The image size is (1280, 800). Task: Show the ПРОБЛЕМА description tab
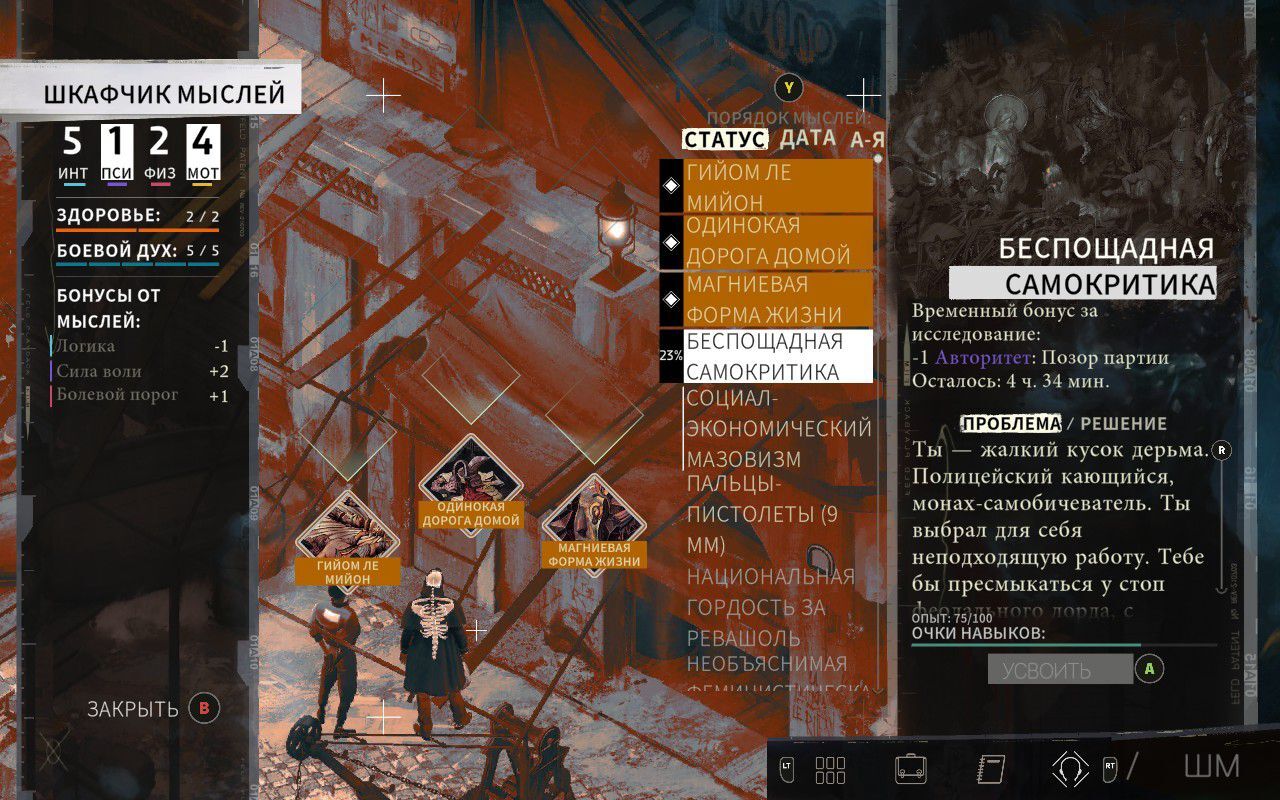[x=1010, y=423]
